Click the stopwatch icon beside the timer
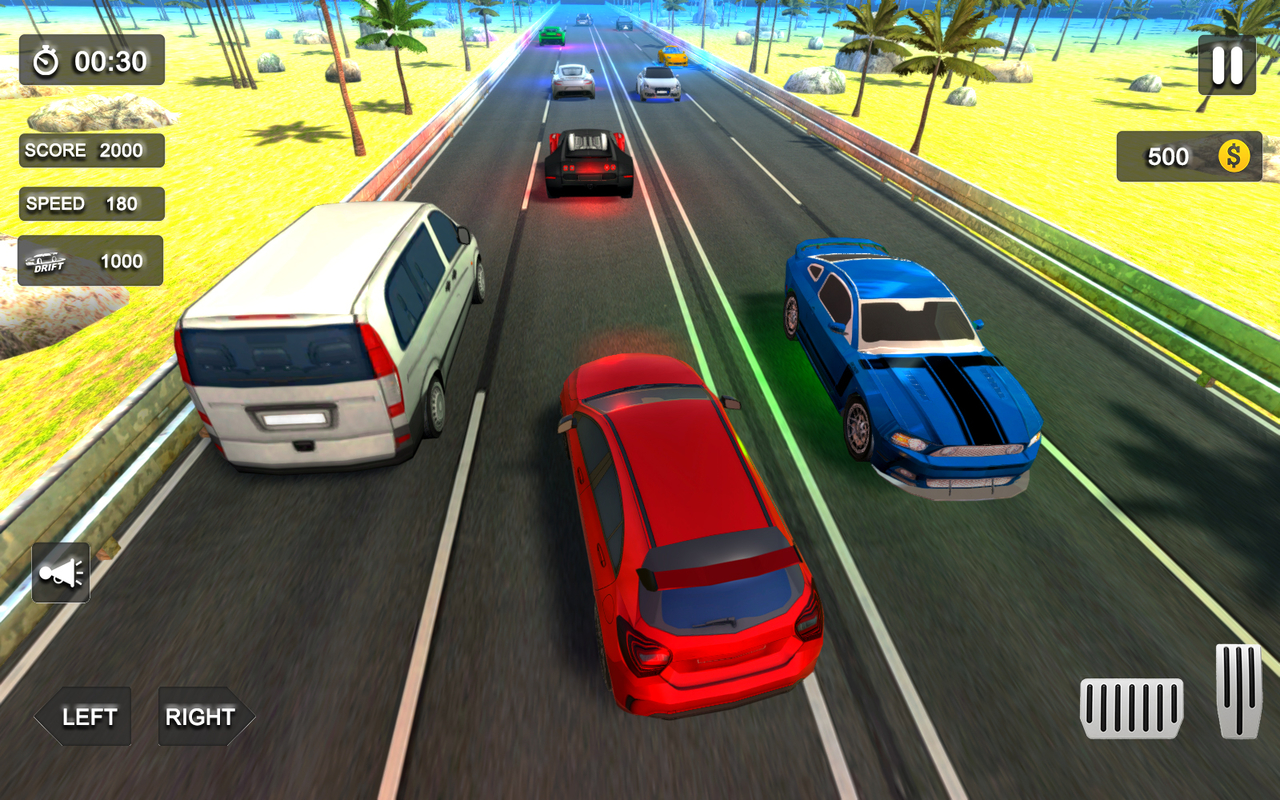 tap(45, 61)
